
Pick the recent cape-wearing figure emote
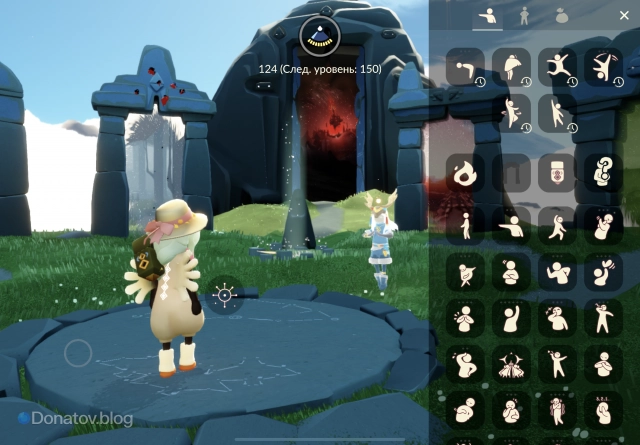pyautogui.click(x=511, y=67)
